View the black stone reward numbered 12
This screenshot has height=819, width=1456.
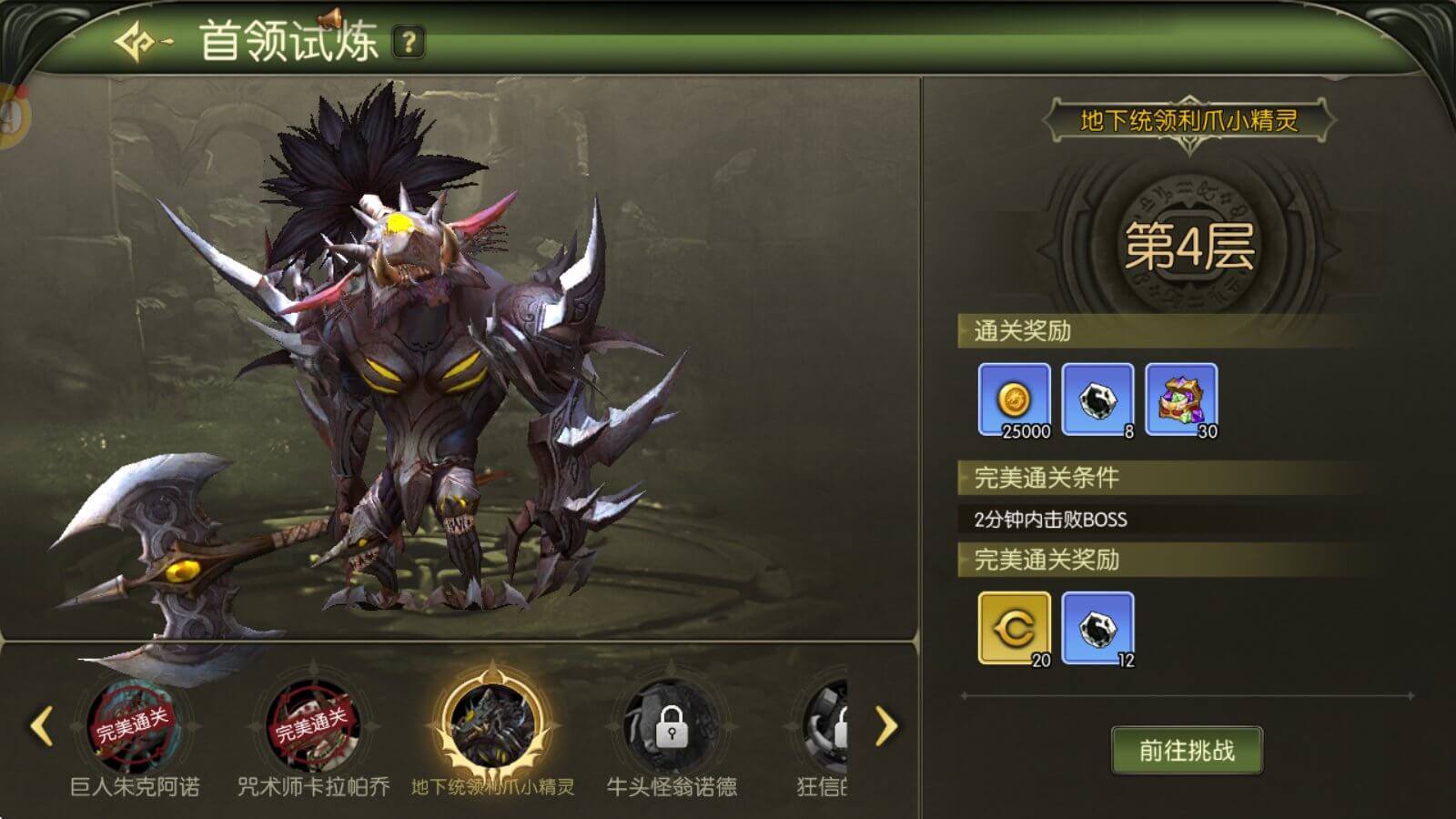pyautogui.click(x=1097, y=629)
